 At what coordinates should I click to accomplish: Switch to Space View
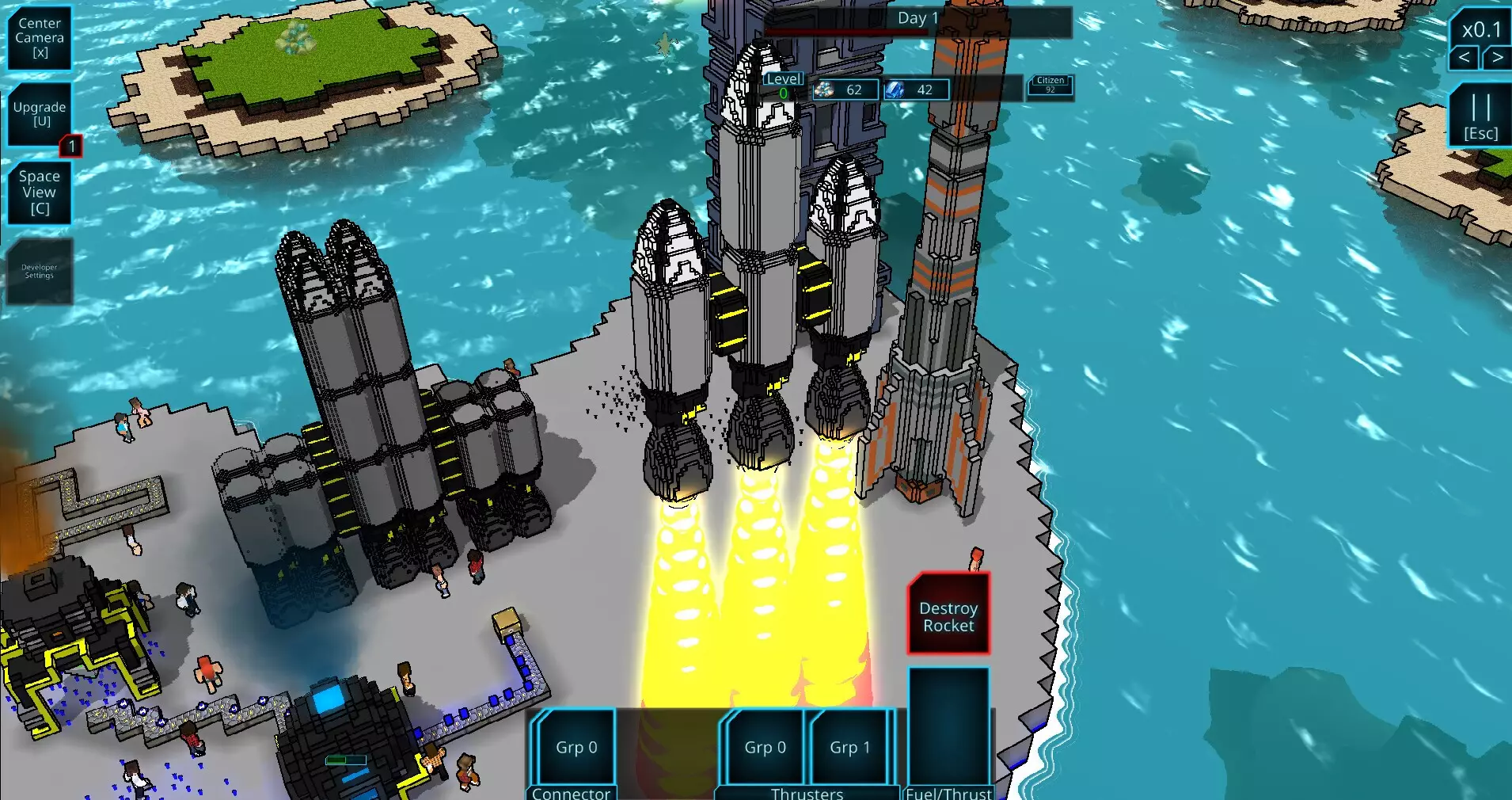tap(39, 192)
